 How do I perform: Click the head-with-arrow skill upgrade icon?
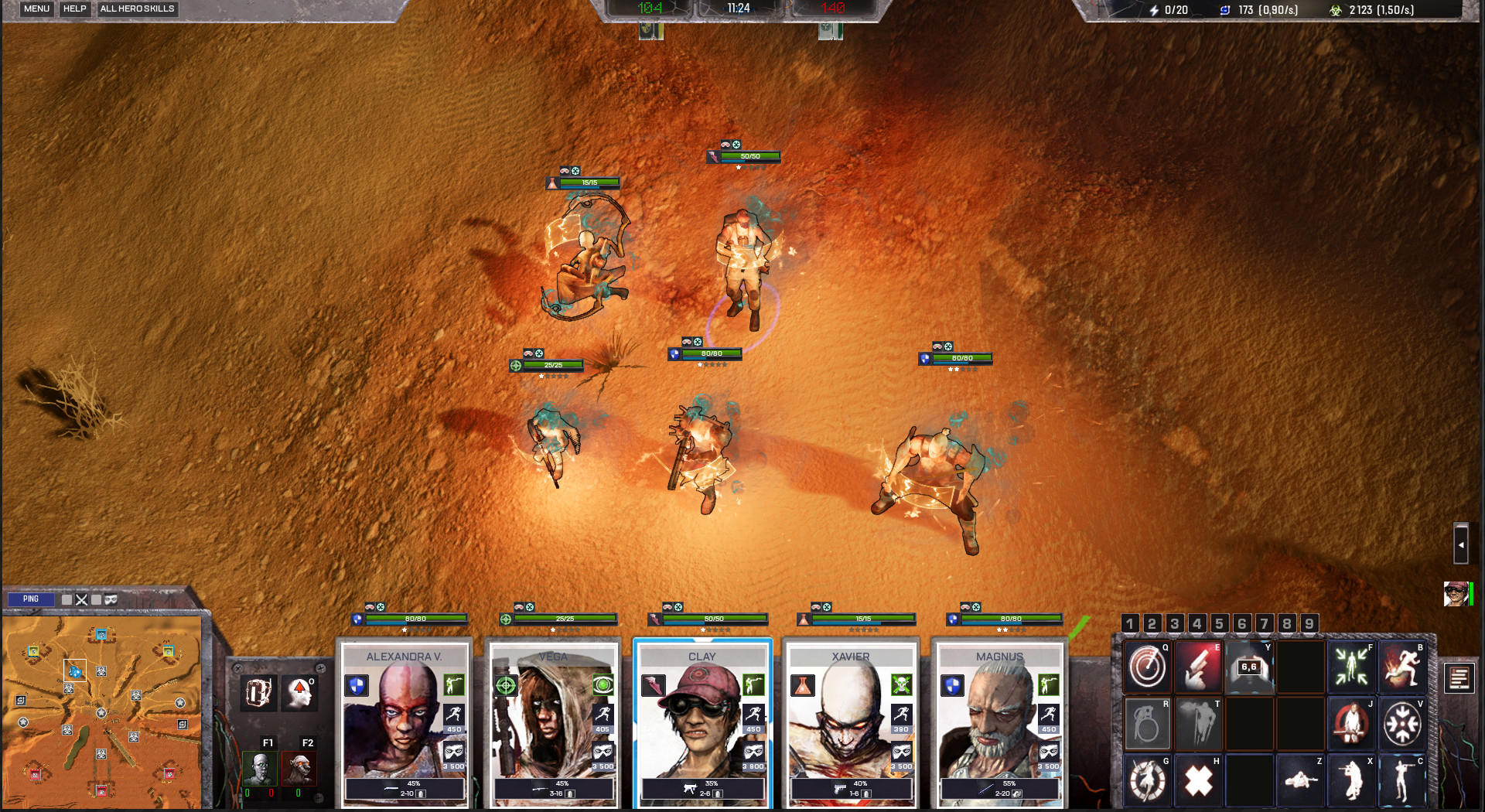301,693
